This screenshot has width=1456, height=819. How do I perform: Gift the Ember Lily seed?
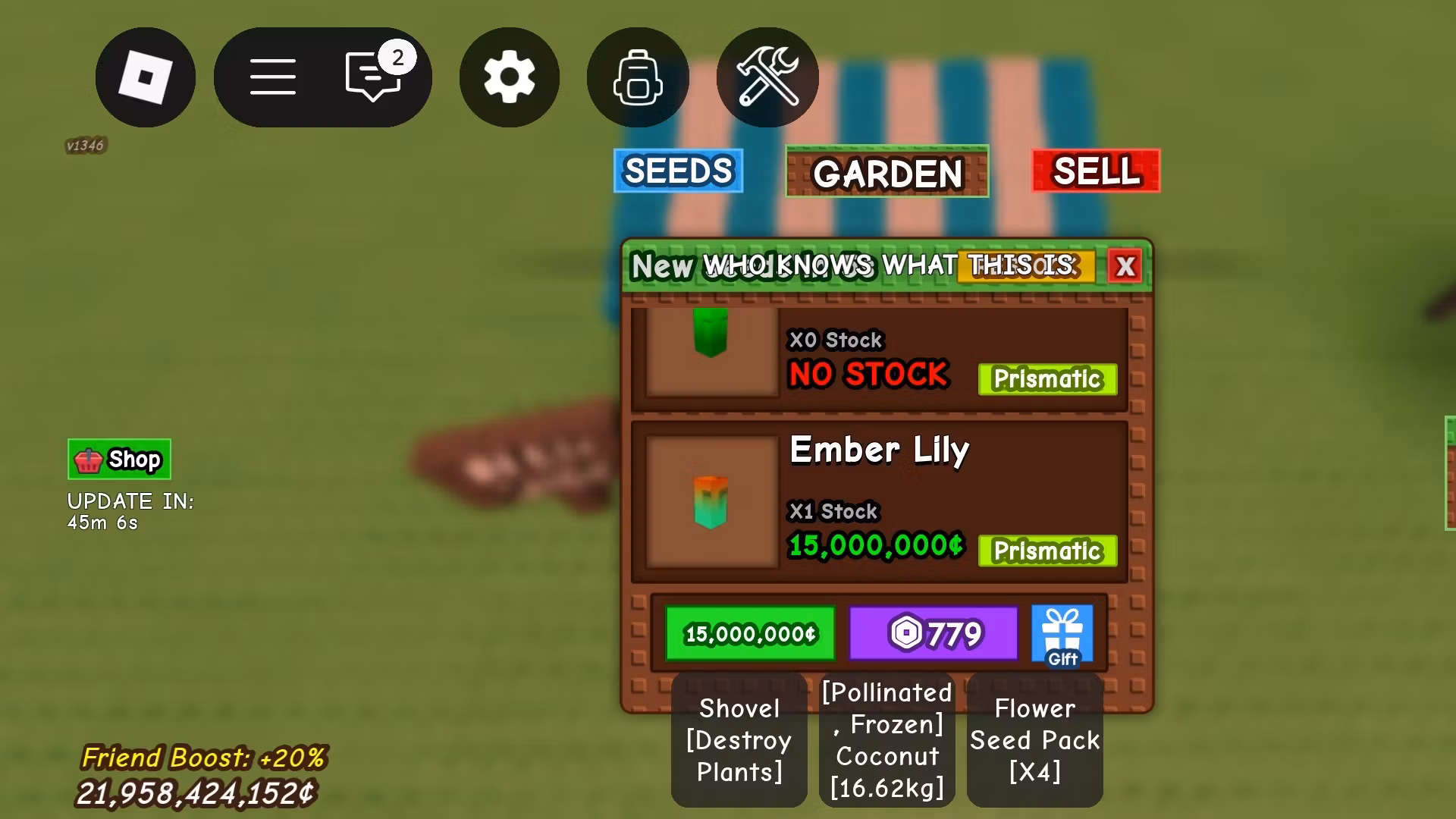click(x=1062, y=635)
